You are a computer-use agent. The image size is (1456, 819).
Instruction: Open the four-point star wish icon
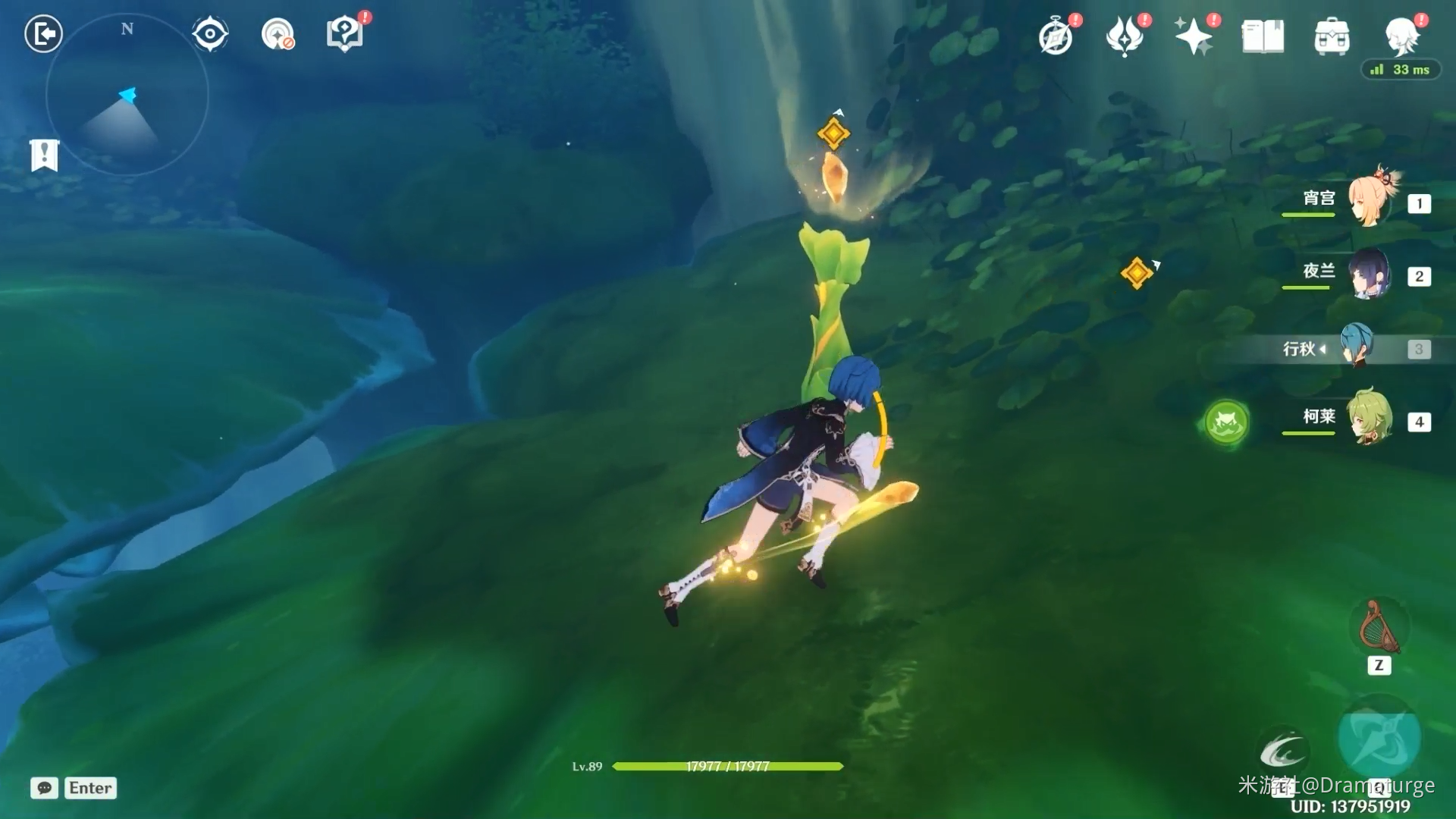1194,36
